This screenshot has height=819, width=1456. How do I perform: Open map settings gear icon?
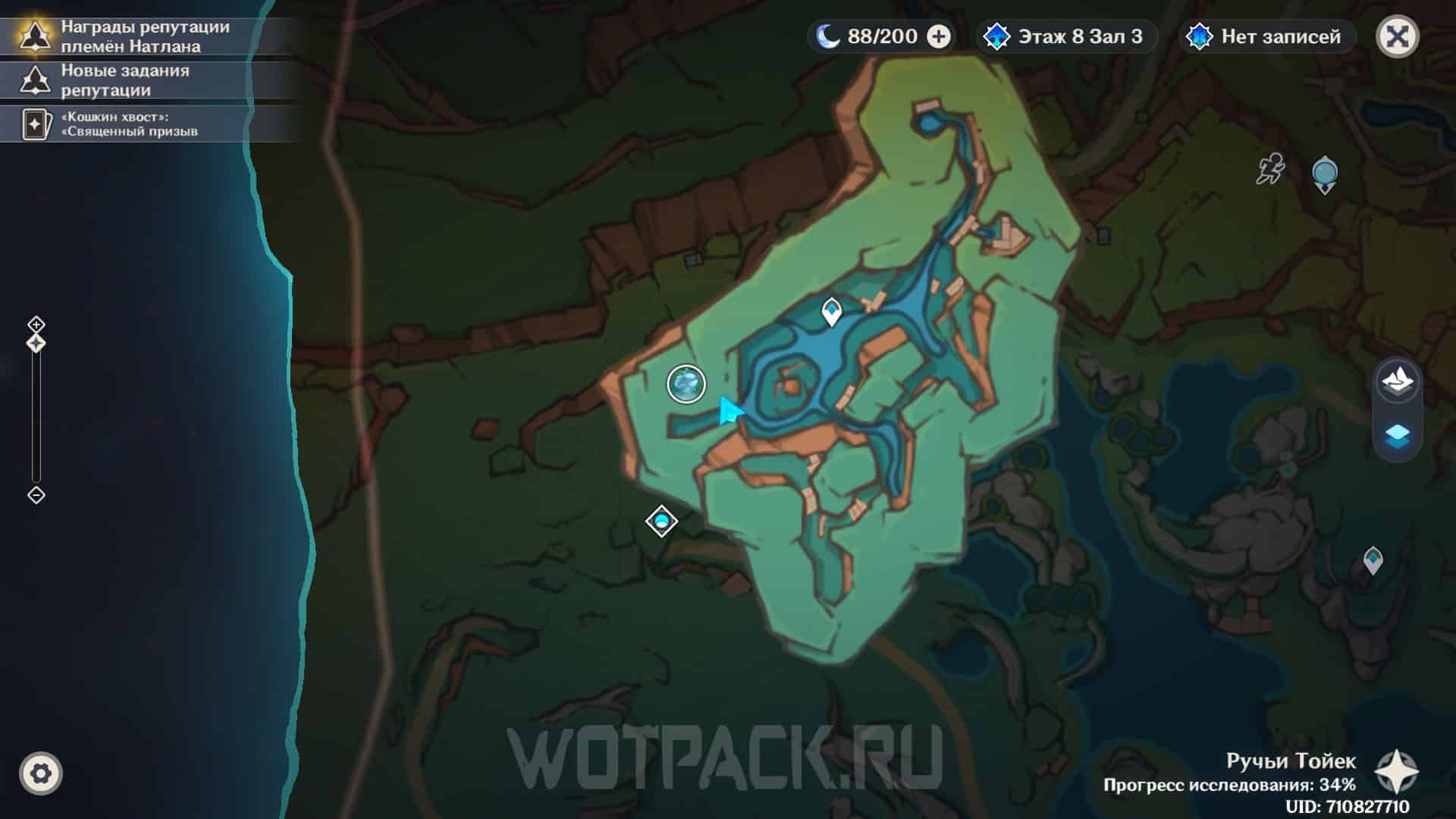[41, 773]
